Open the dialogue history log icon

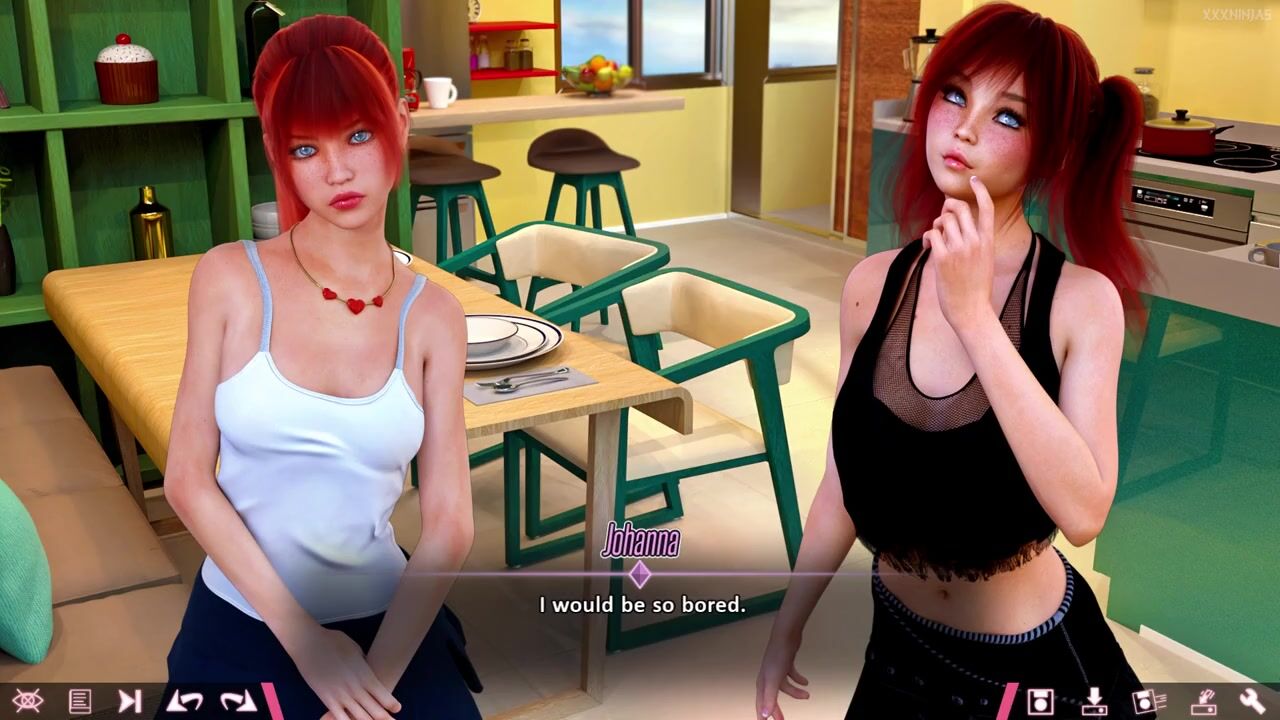point(80,701)
